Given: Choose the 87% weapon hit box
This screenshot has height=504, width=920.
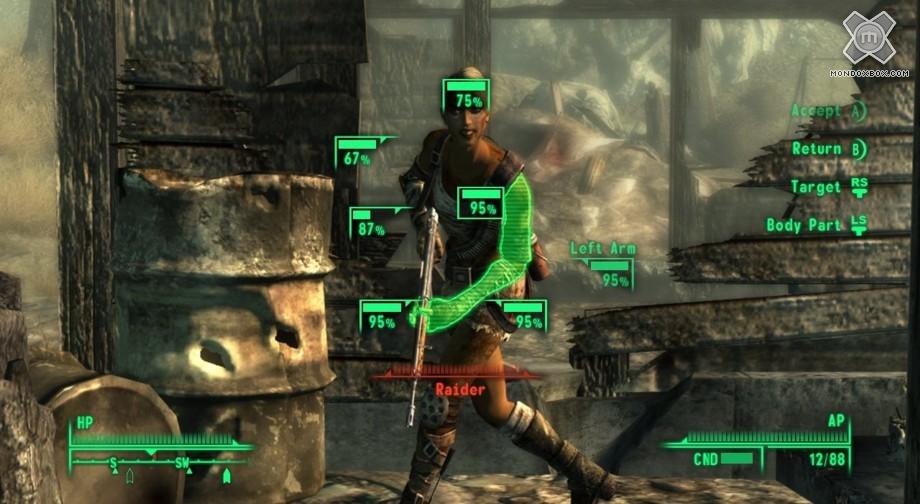Looking at the screenshot, I should click(371, 224).
